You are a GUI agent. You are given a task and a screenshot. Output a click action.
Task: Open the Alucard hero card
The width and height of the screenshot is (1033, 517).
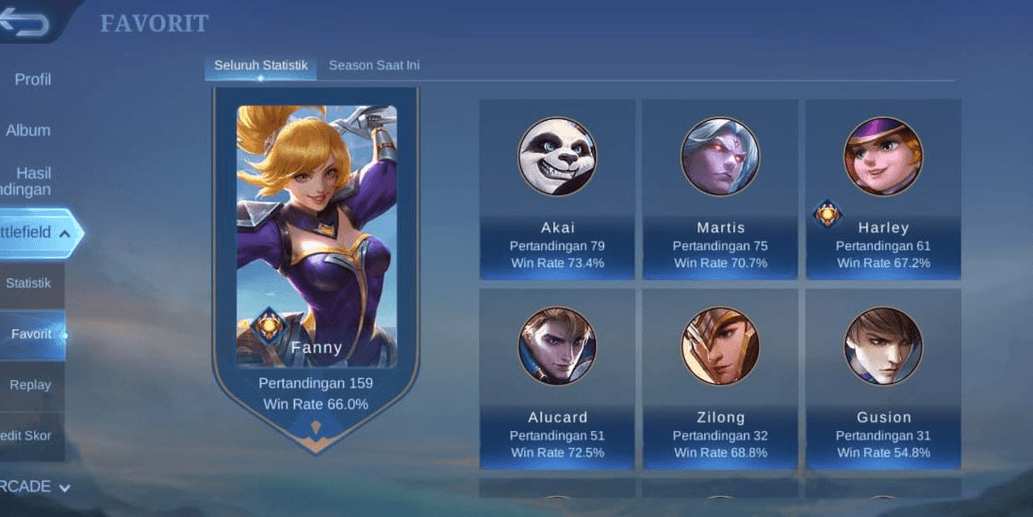tap(557, 379)
